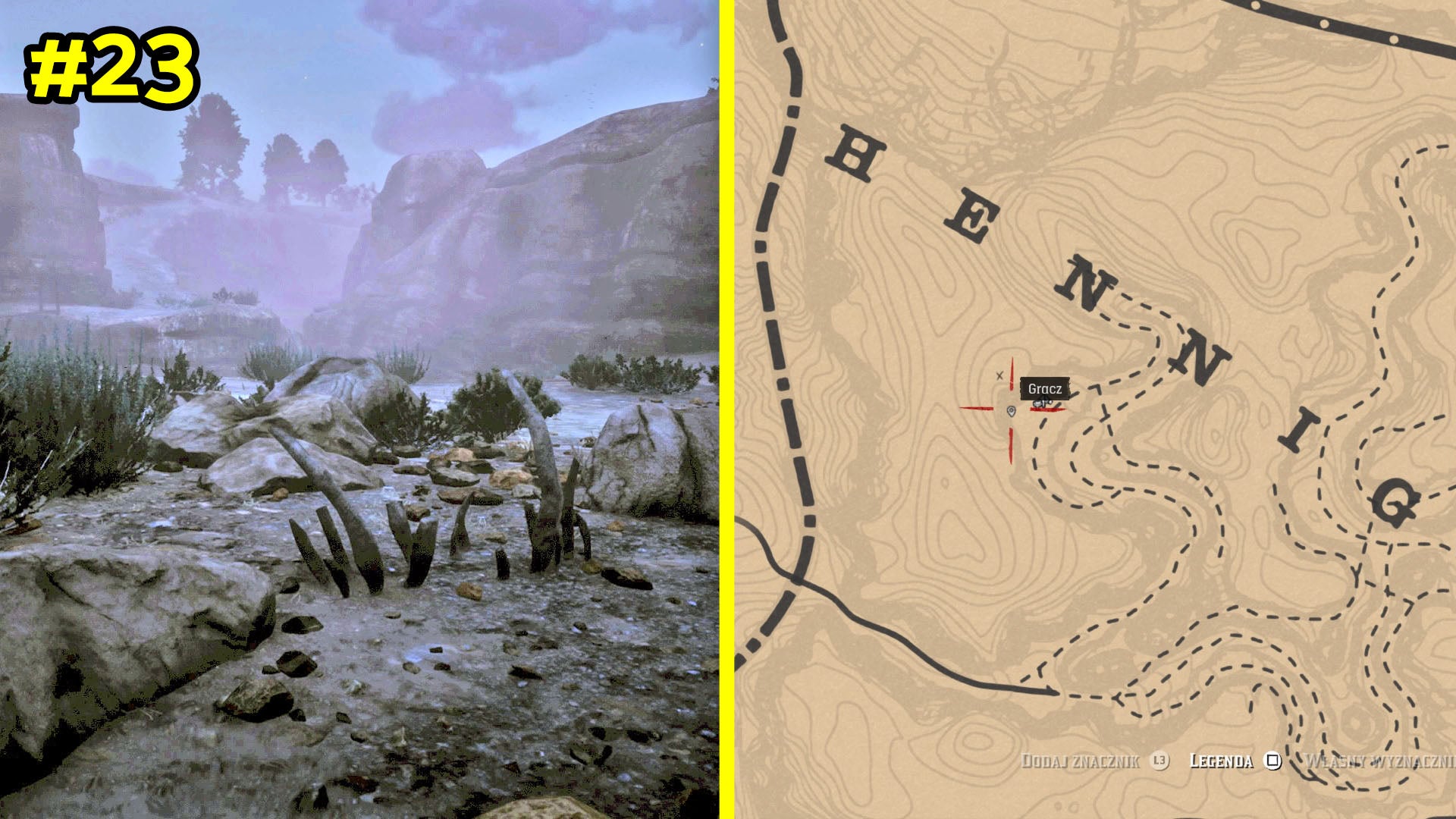This screenshot has height=819, width=1456.
Task: Click the small X treasure mark on the map
Action: 999,375
